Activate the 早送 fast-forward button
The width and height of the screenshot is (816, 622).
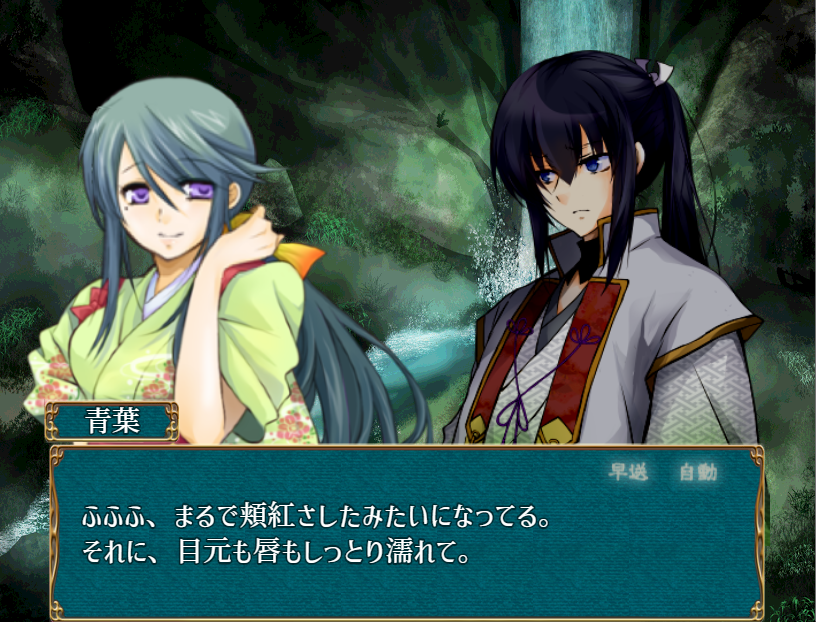(x=628, y=473)
